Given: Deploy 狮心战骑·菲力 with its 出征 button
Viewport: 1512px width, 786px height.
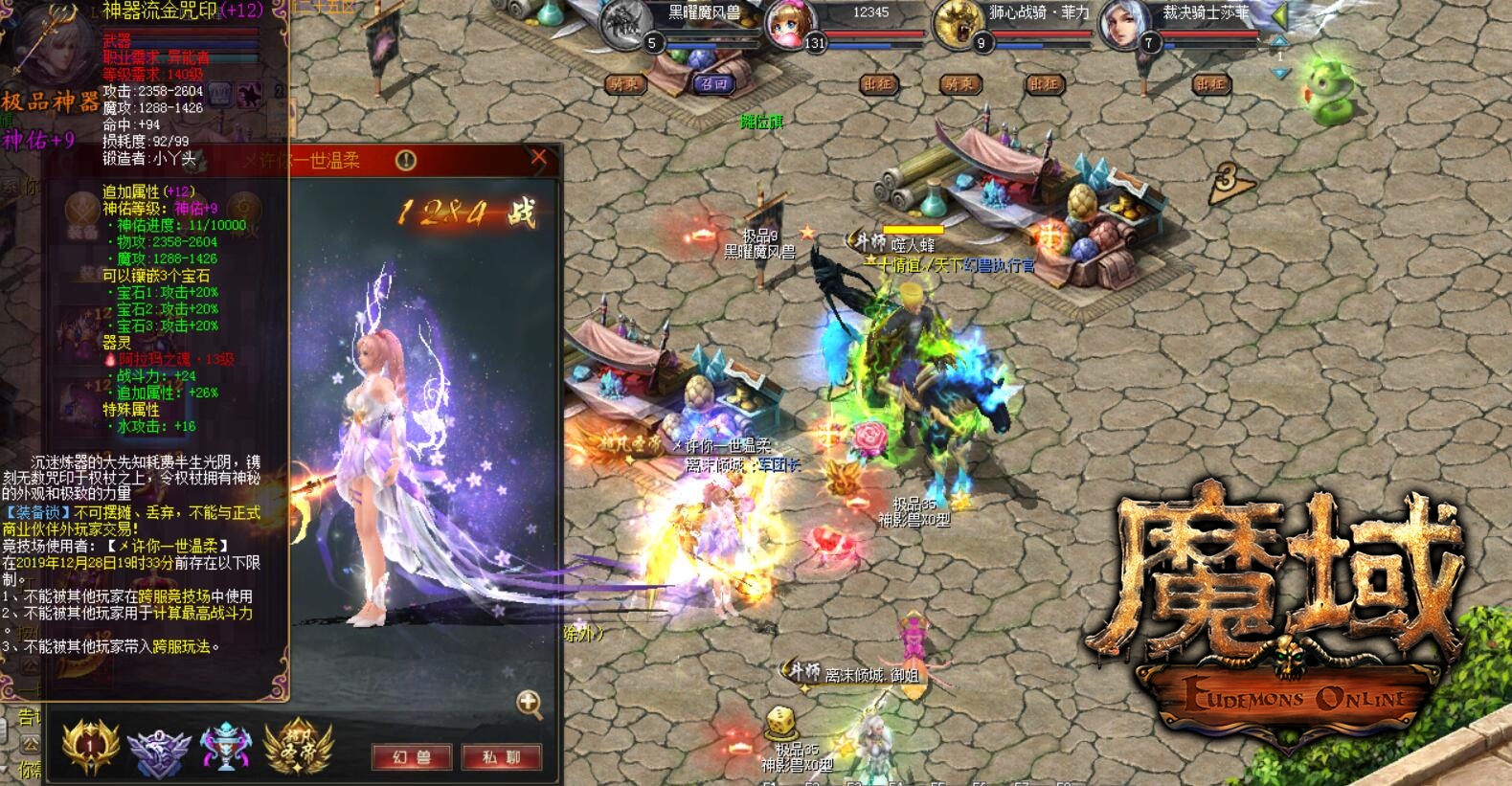Looking at the screenshot, I should click(1046, 84).
